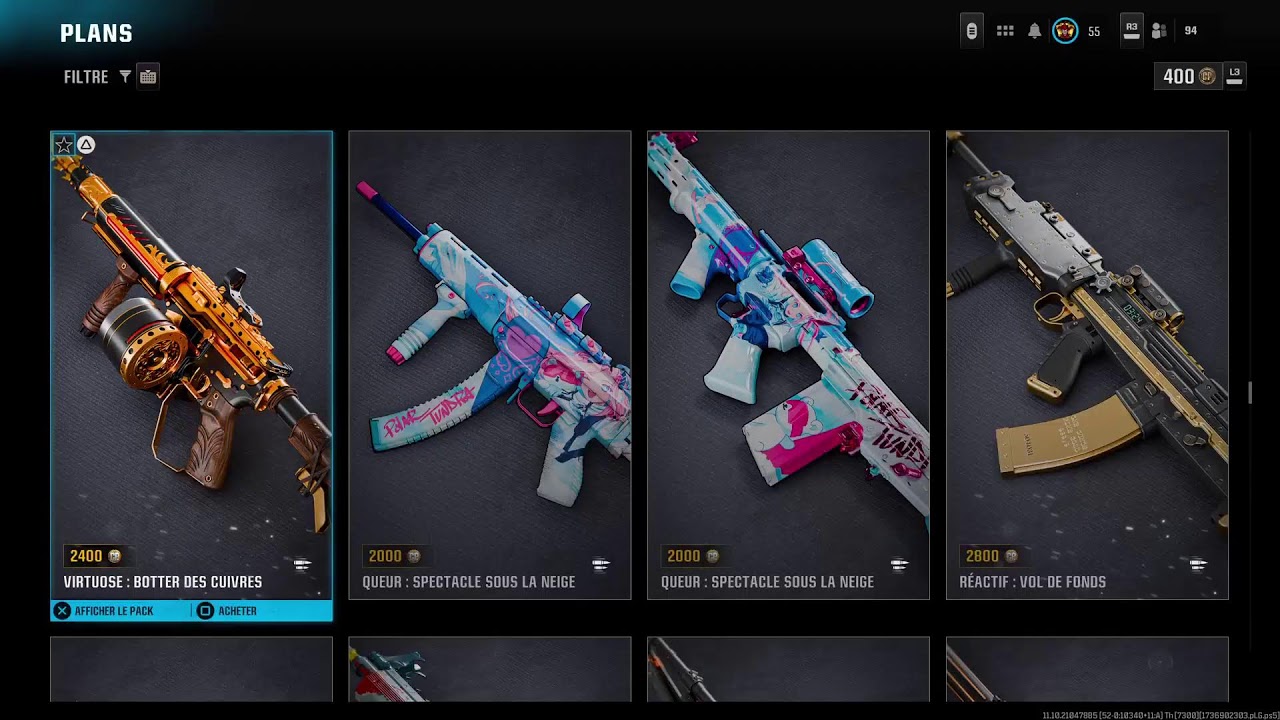The height and width of the screenshot is (720, 1280).
Task: Click the calendar icon beside Filtre
Action: (148, 77)
